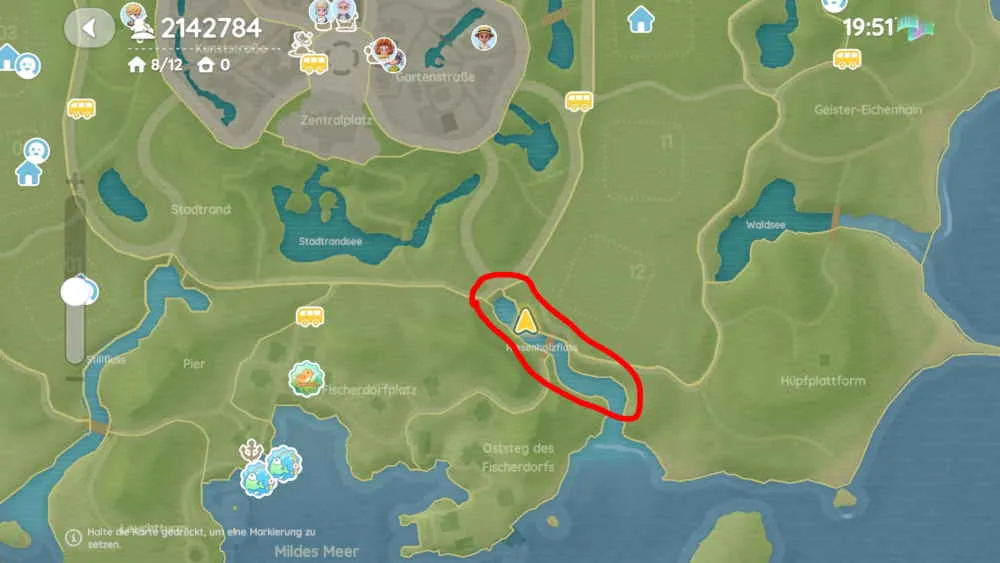
Task: Choose the bus stop near Geister-Eichenhain
Action: click(x=847, y=59)
